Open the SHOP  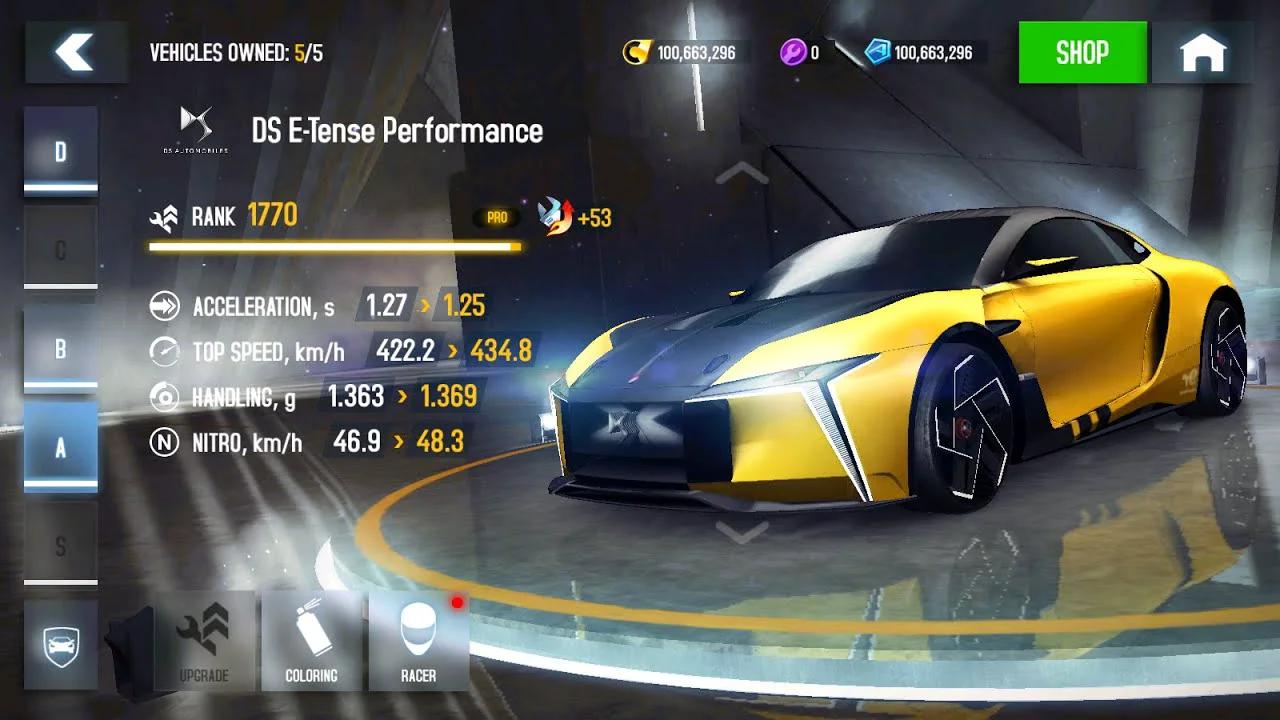pos(1083,53)
